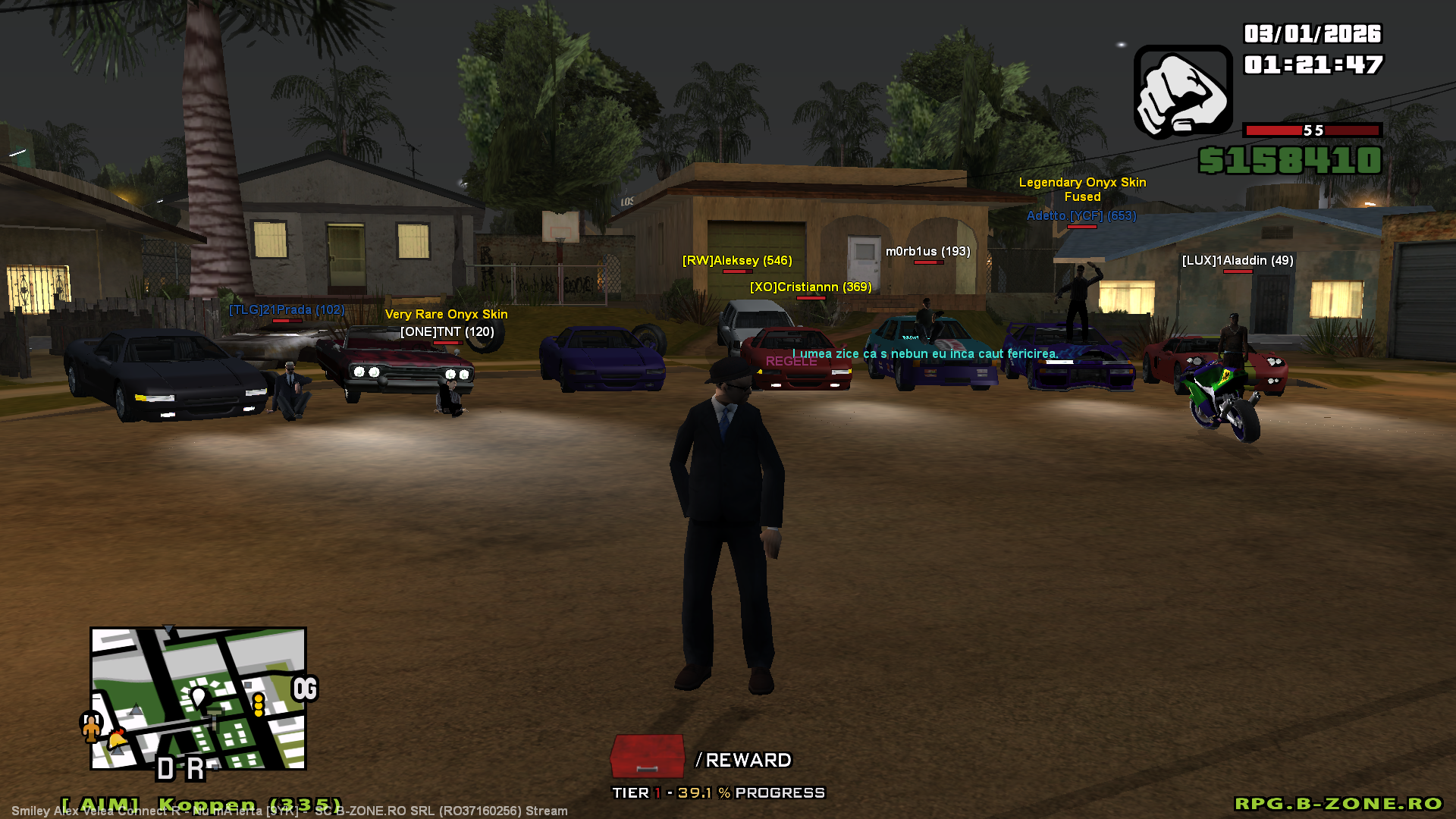The height and width of the screenshot is (819, 1456).
Task: Select the orange figure minimap icon
Action: click(91, 726)
